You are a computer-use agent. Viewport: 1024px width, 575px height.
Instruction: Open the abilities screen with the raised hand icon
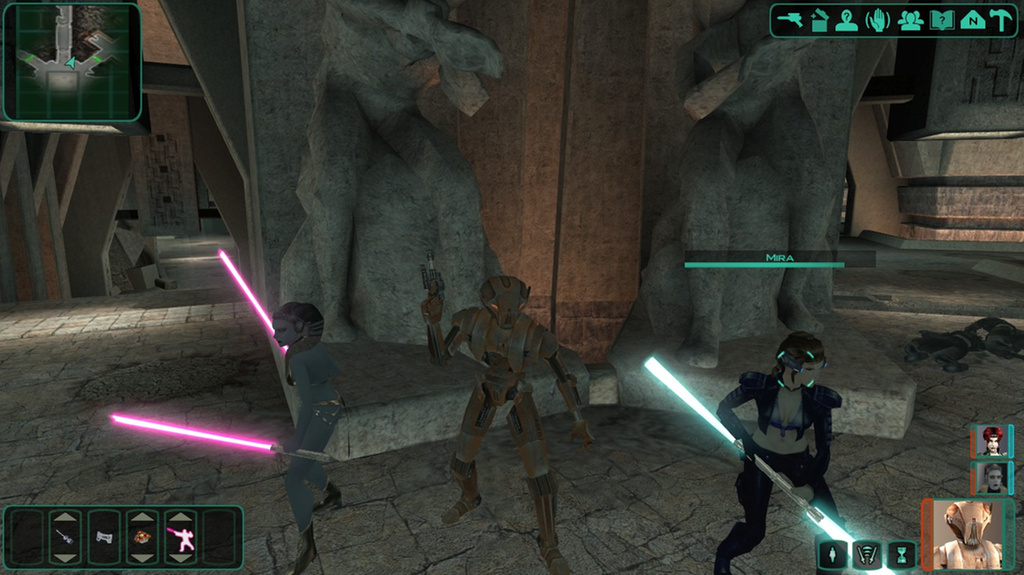[878, 21]
